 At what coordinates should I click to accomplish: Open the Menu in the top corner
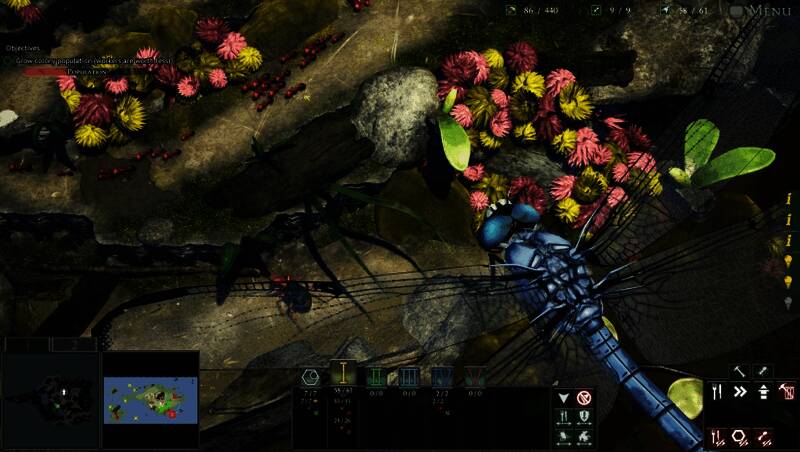click(x=768, y=11)
